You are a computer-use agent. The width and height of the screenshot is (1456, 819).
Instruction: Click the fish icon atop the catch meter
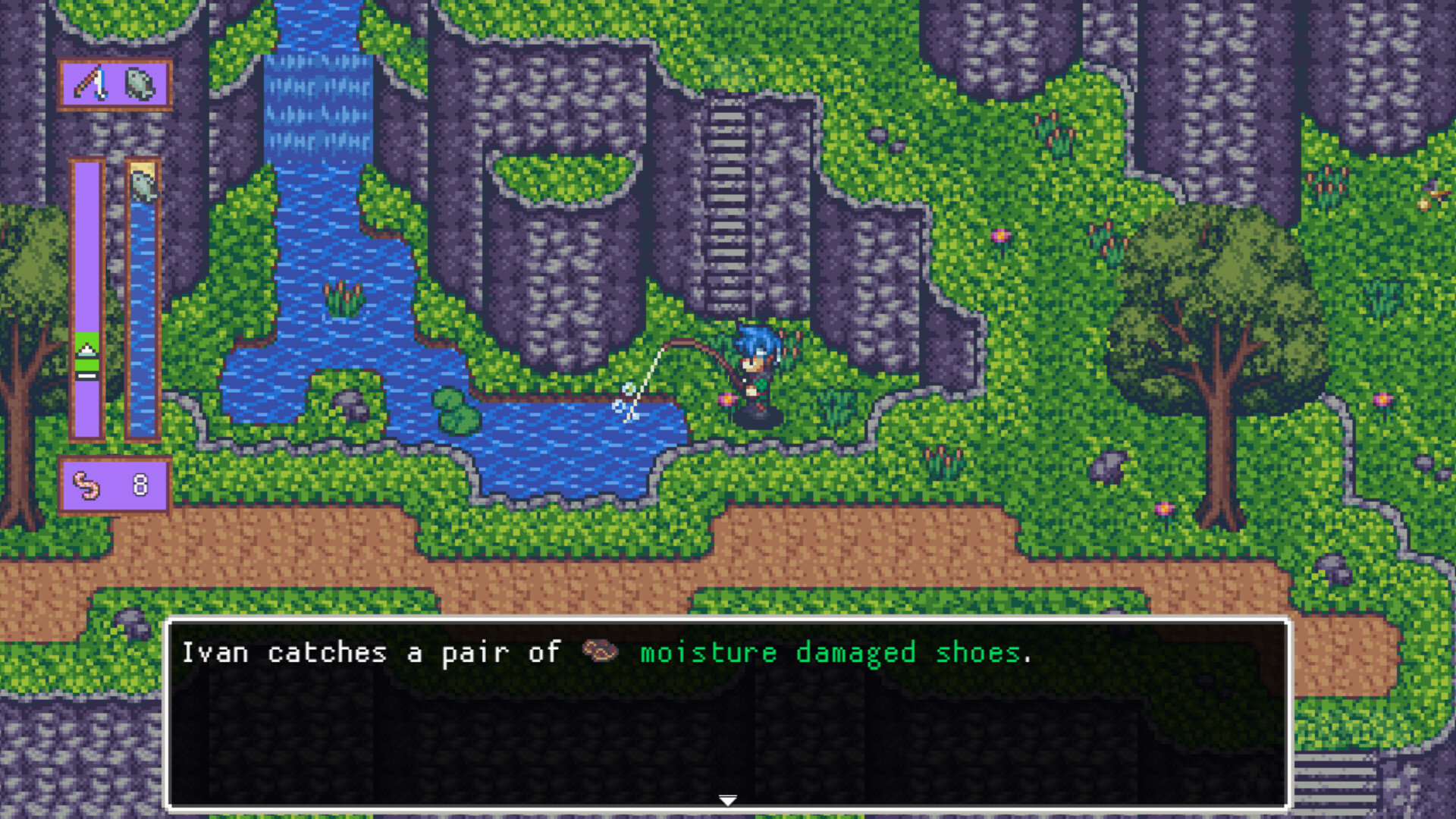pyautogui.click(x=143, y=186)
